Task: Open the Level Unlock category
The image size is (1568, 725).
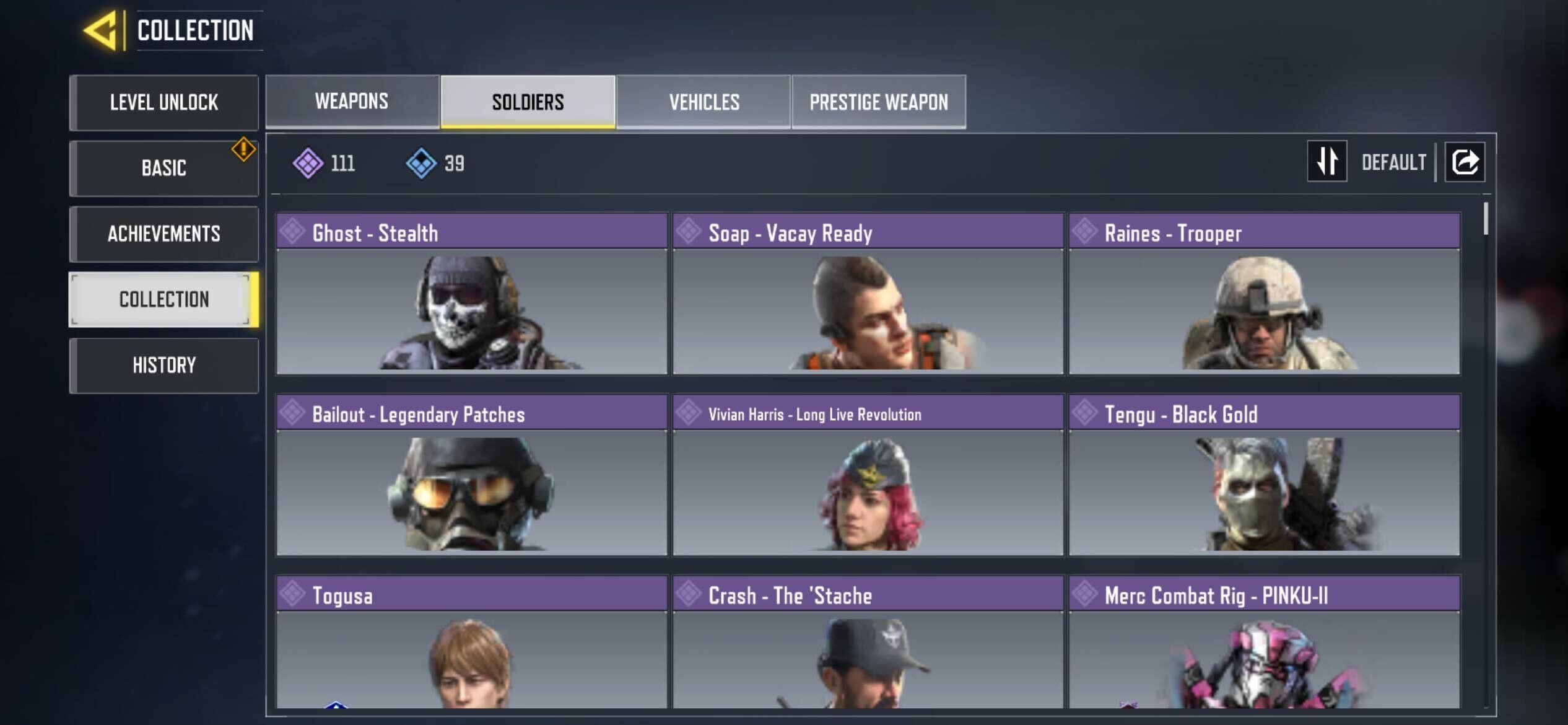Action: click(163, 103)
